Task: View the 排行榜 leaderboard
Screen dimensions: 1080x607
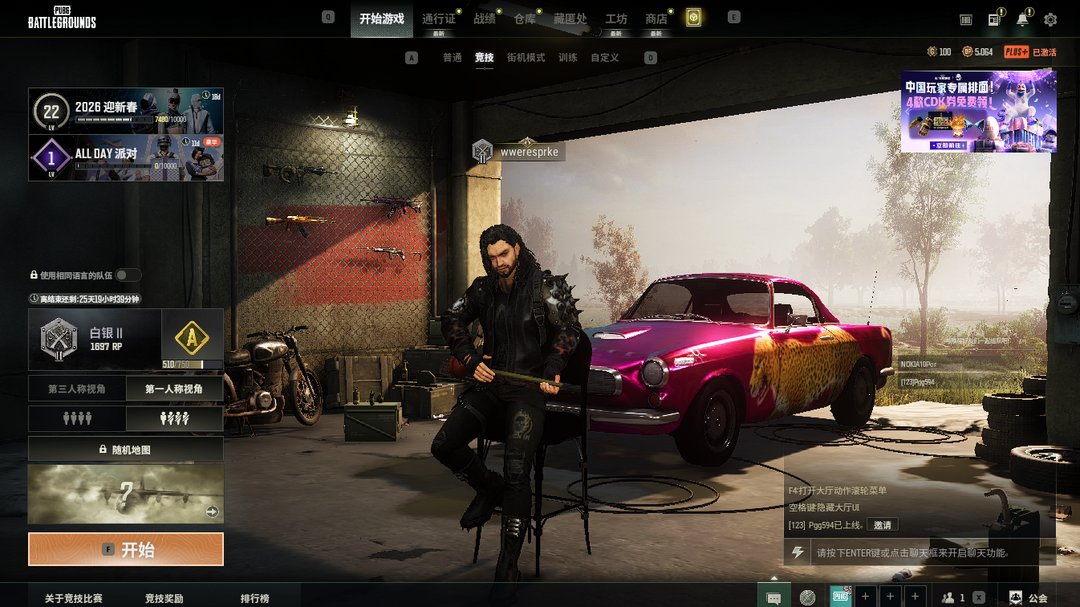Action: tap(254, 598)
